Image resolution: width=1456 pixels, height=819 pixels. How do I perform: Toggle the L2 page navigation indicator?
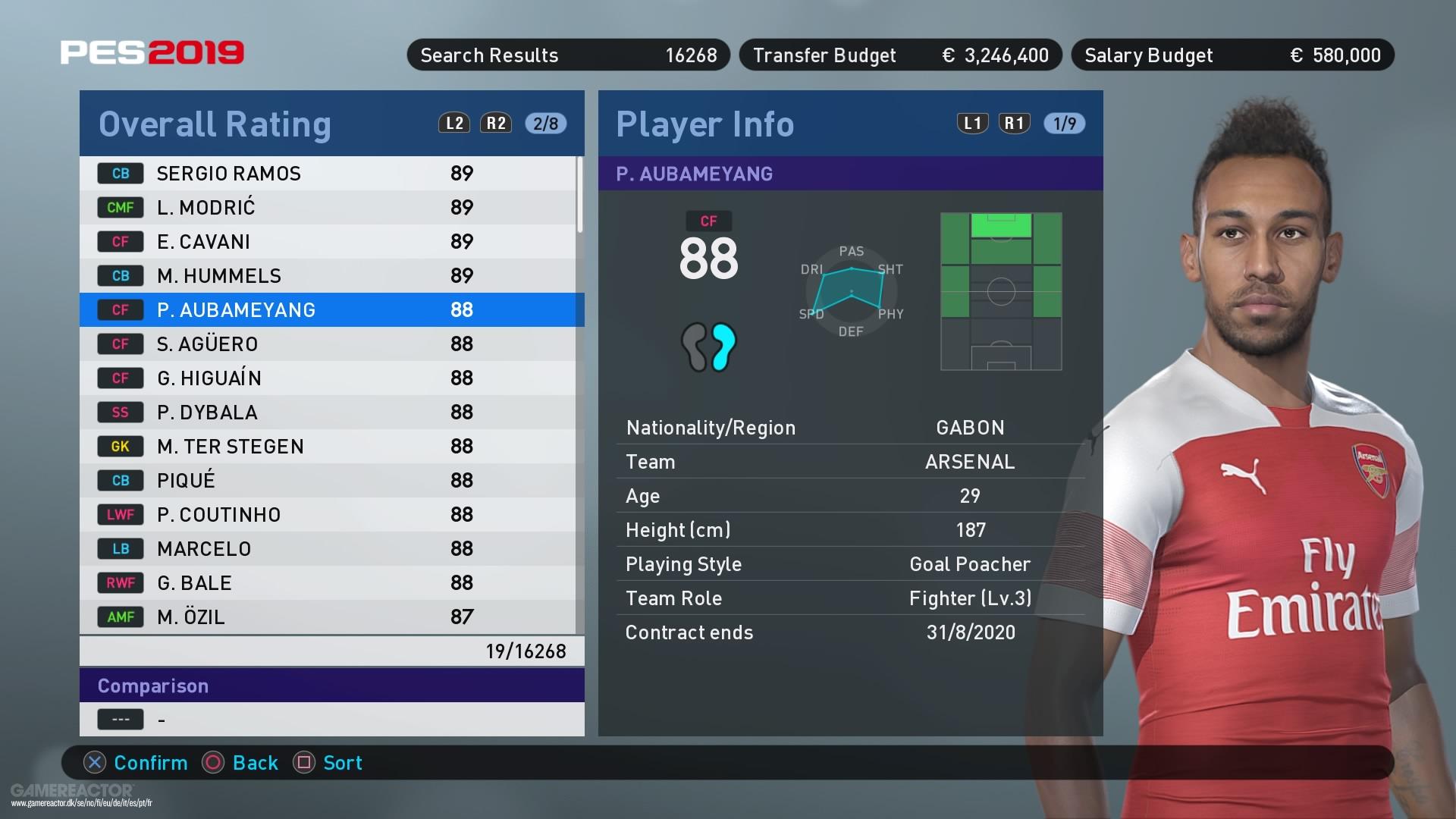point(453,123)
